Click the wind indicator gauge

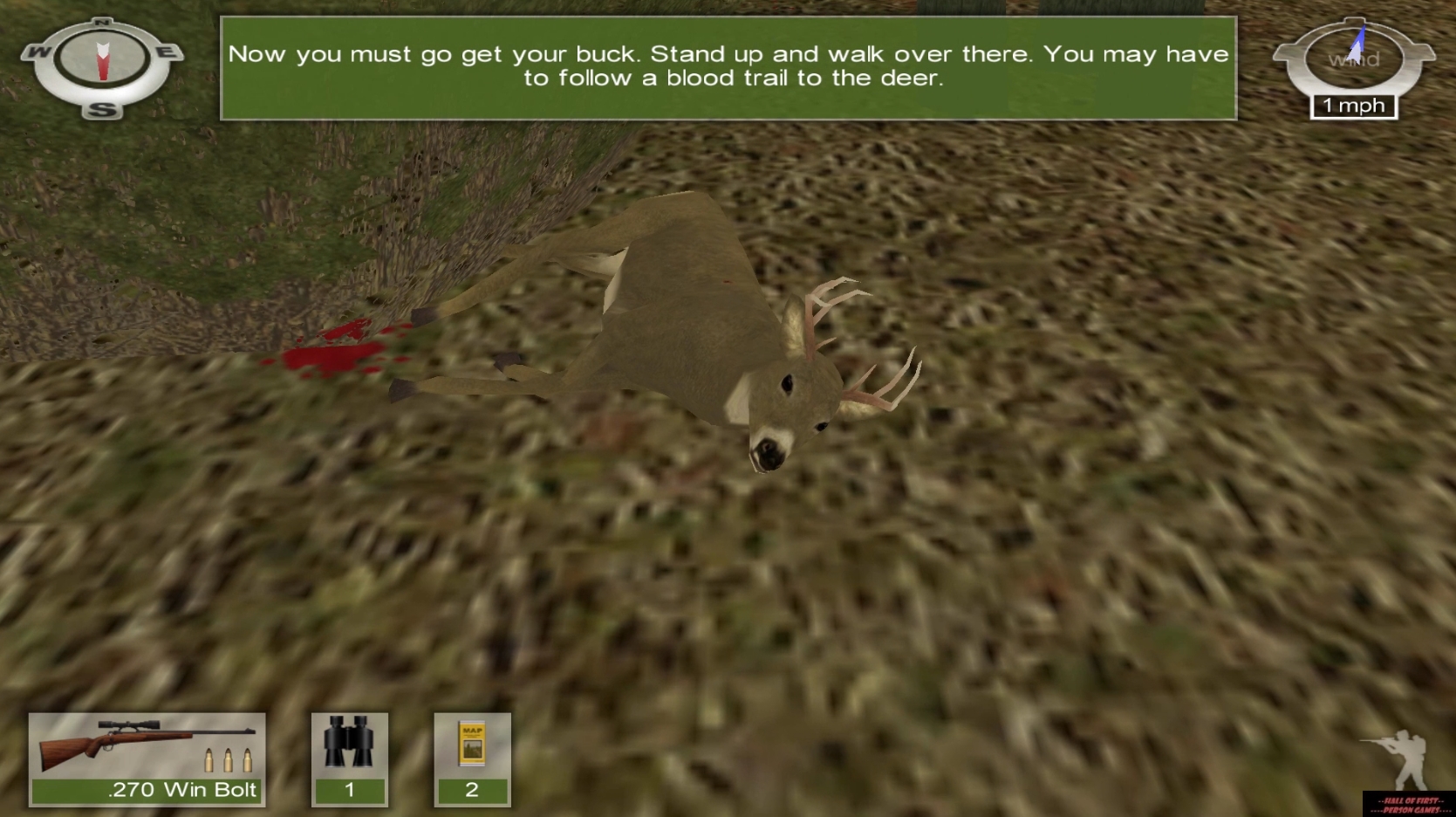1352,57
